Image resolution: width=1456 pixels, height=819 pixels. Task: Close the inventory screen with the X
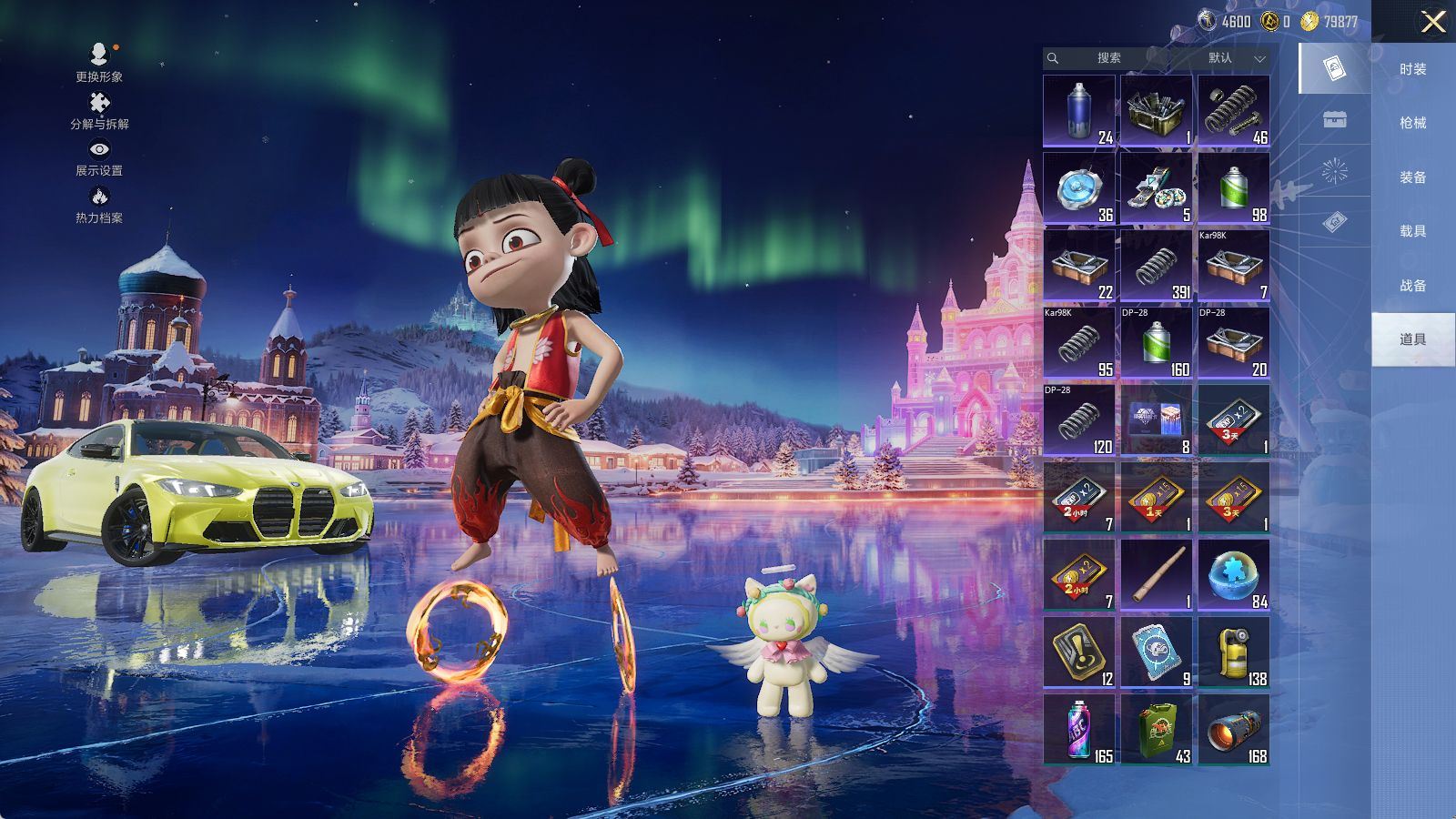point(1433,22)
